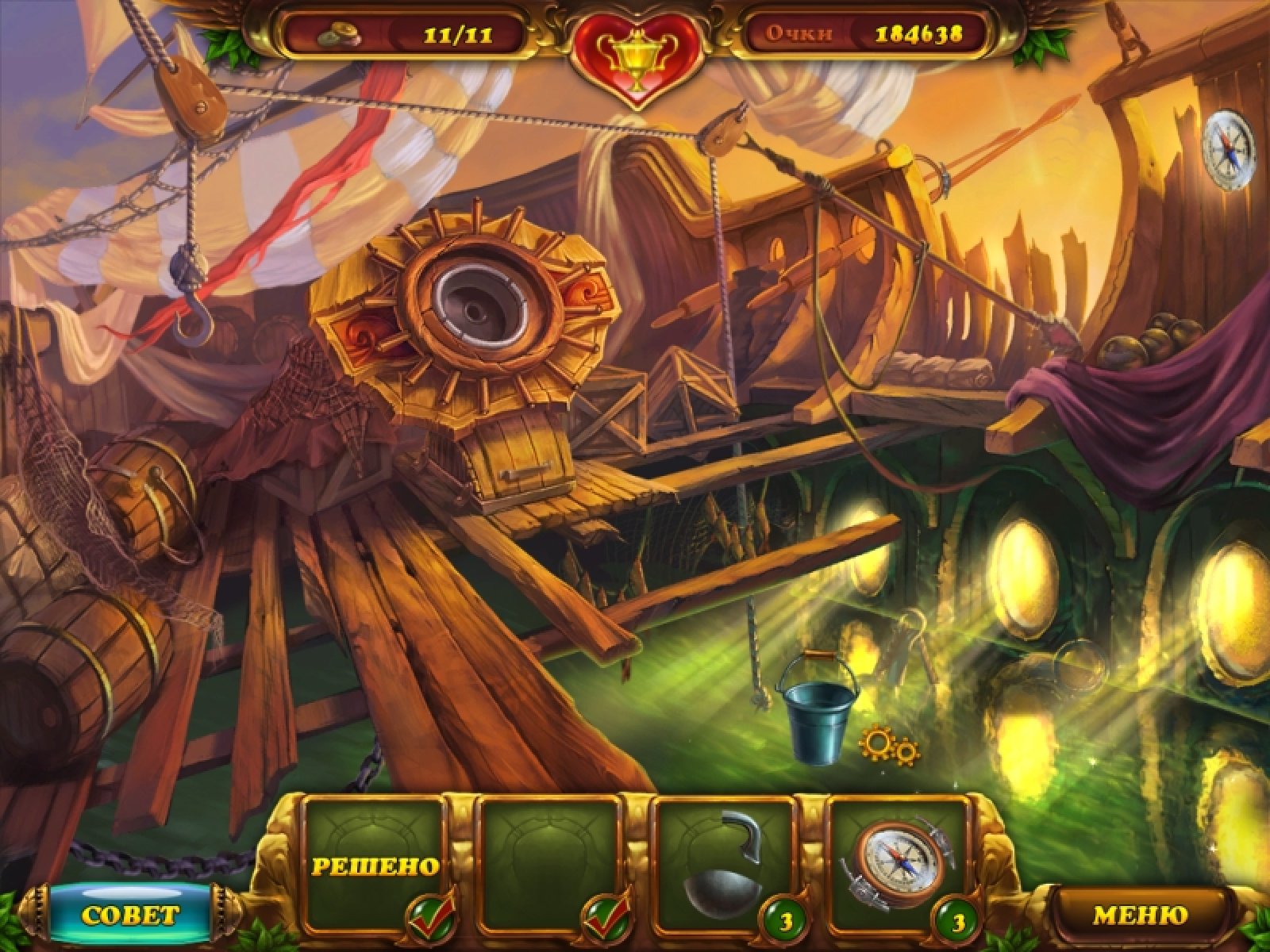Open the МЕНЮ menu
1270x952 pixels.
[x=1140, y=915]
